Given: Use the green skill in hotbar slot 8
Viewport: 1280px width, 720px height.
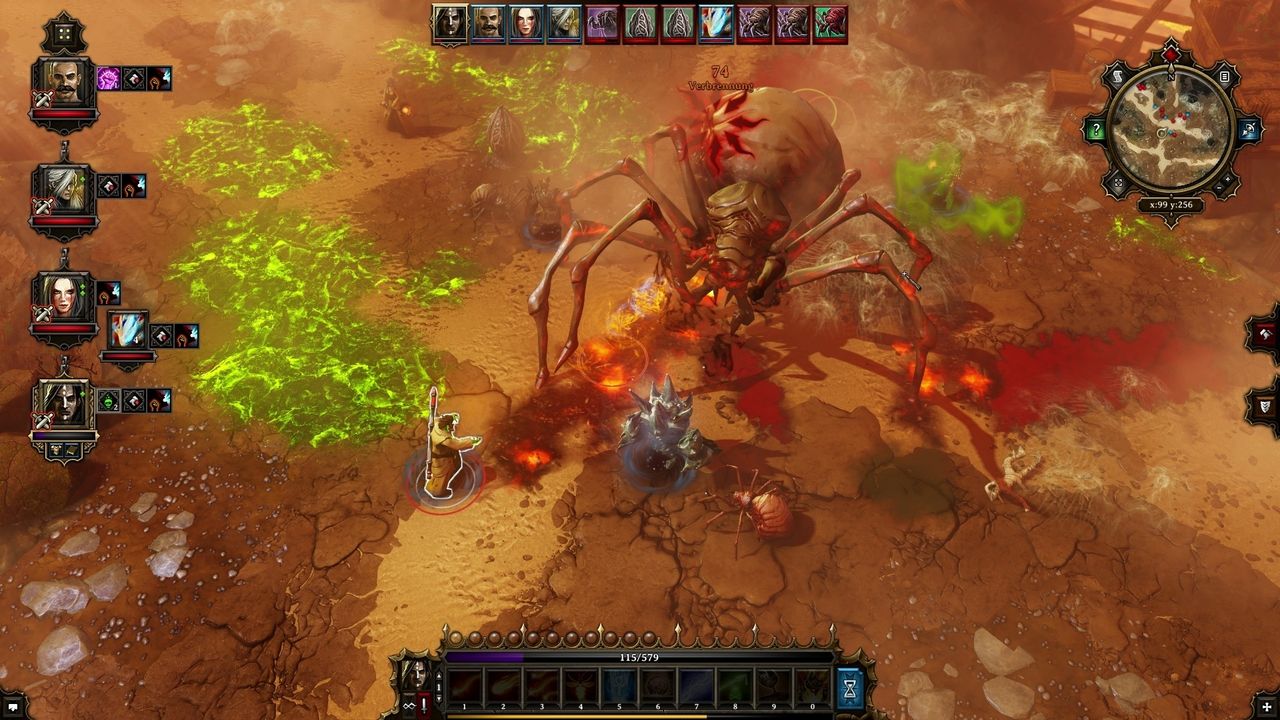Looking at the screenshot, I should (x=734, y=687).
